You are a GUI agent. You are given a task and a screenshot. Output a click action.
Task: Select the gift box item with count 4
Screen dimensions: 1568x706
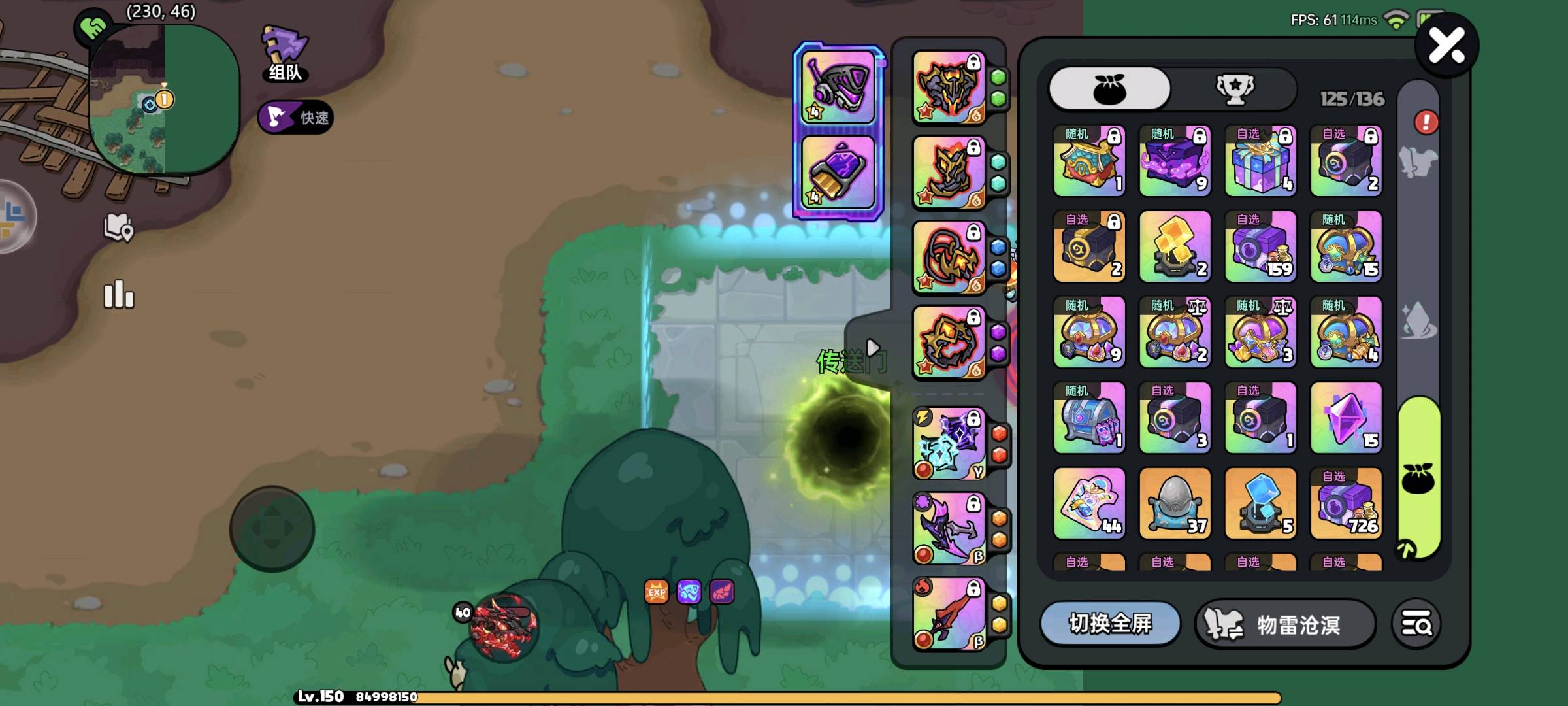coord(1260,161)
